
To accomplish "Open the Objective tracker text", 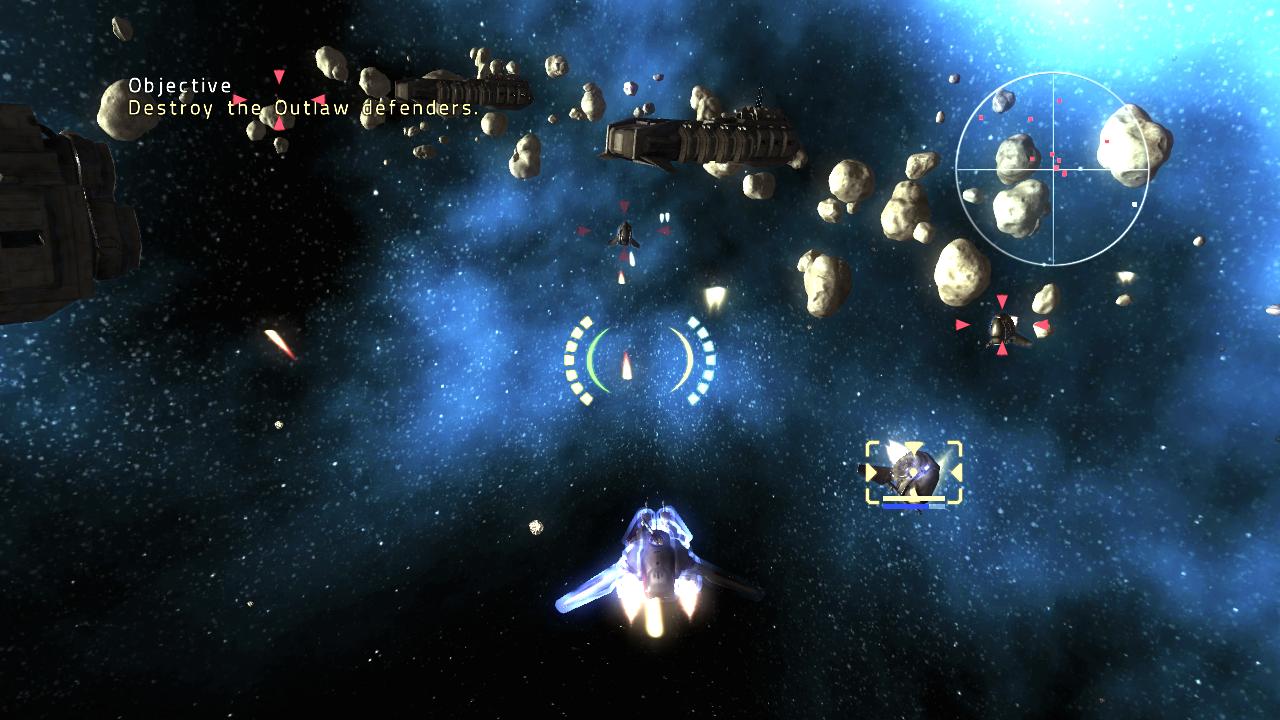I will (x=302, y=97).
